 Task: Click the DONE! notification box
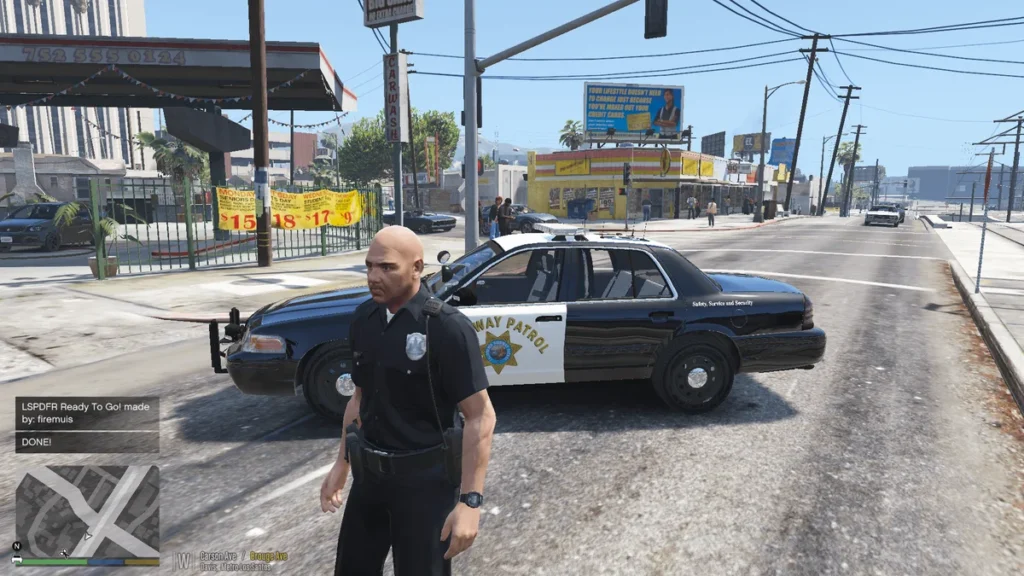(x=87, y=442)
